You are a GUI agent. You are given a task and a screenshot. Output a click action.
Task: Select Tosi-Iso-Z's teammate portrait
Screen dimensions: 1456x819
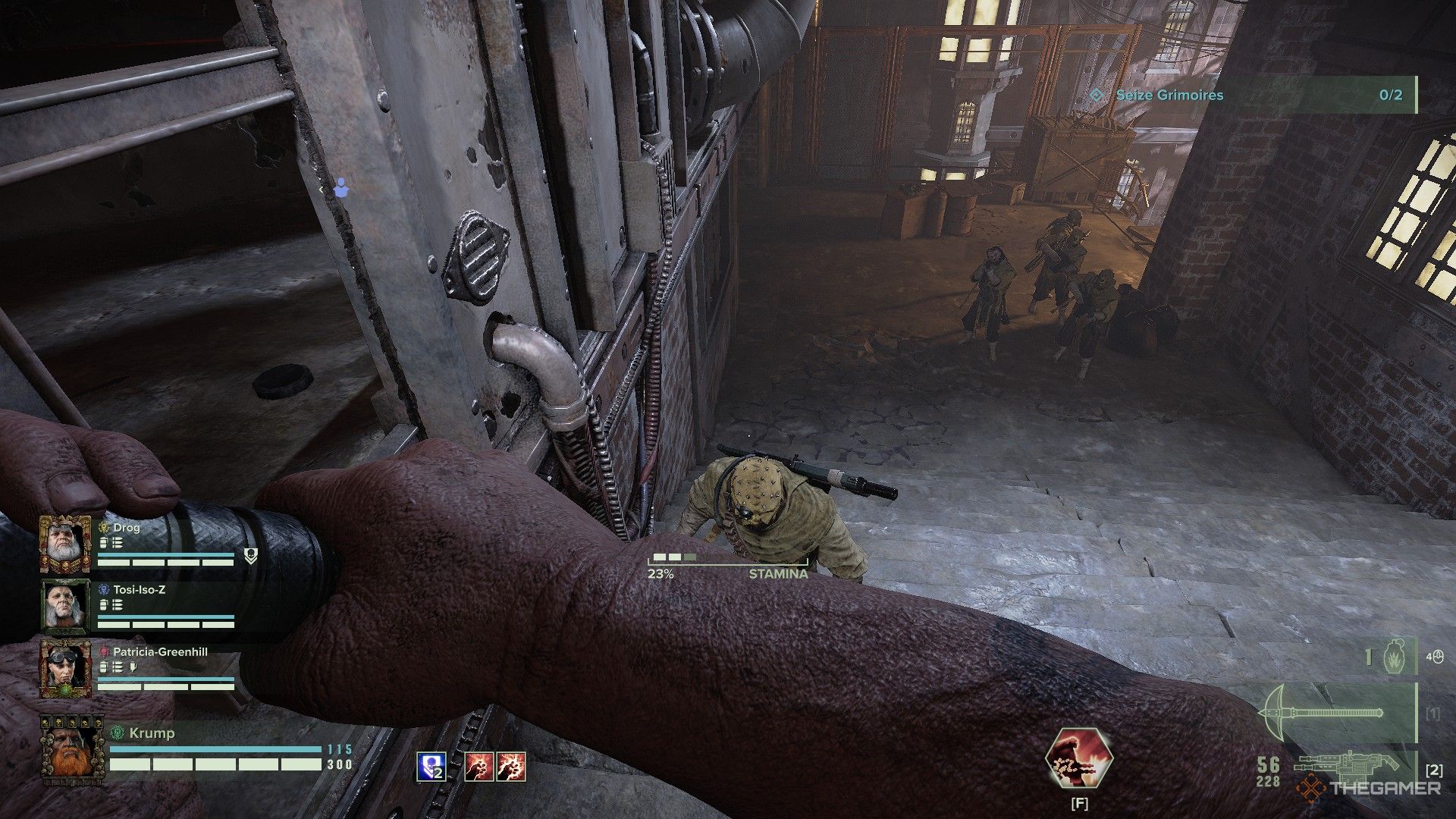[65, 604]
